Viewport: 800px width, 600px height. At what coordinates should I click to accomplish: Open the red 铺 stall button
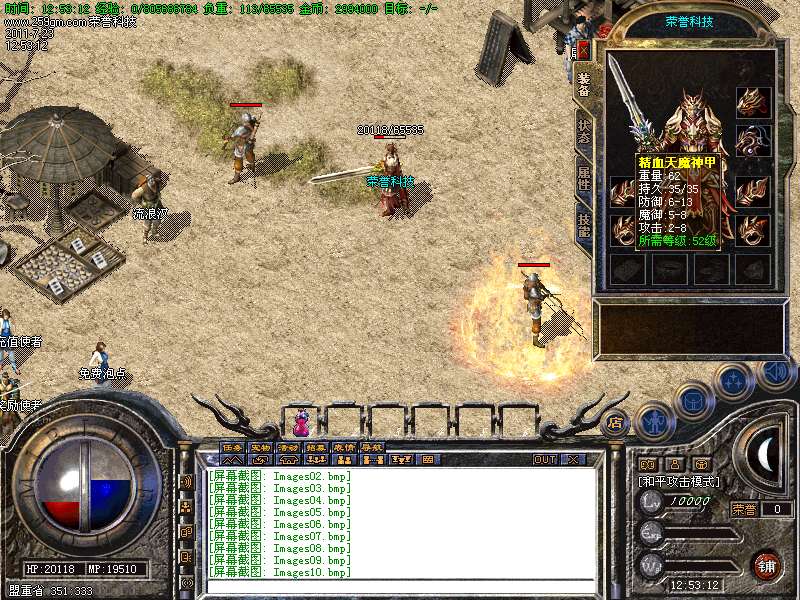(765, 564)
